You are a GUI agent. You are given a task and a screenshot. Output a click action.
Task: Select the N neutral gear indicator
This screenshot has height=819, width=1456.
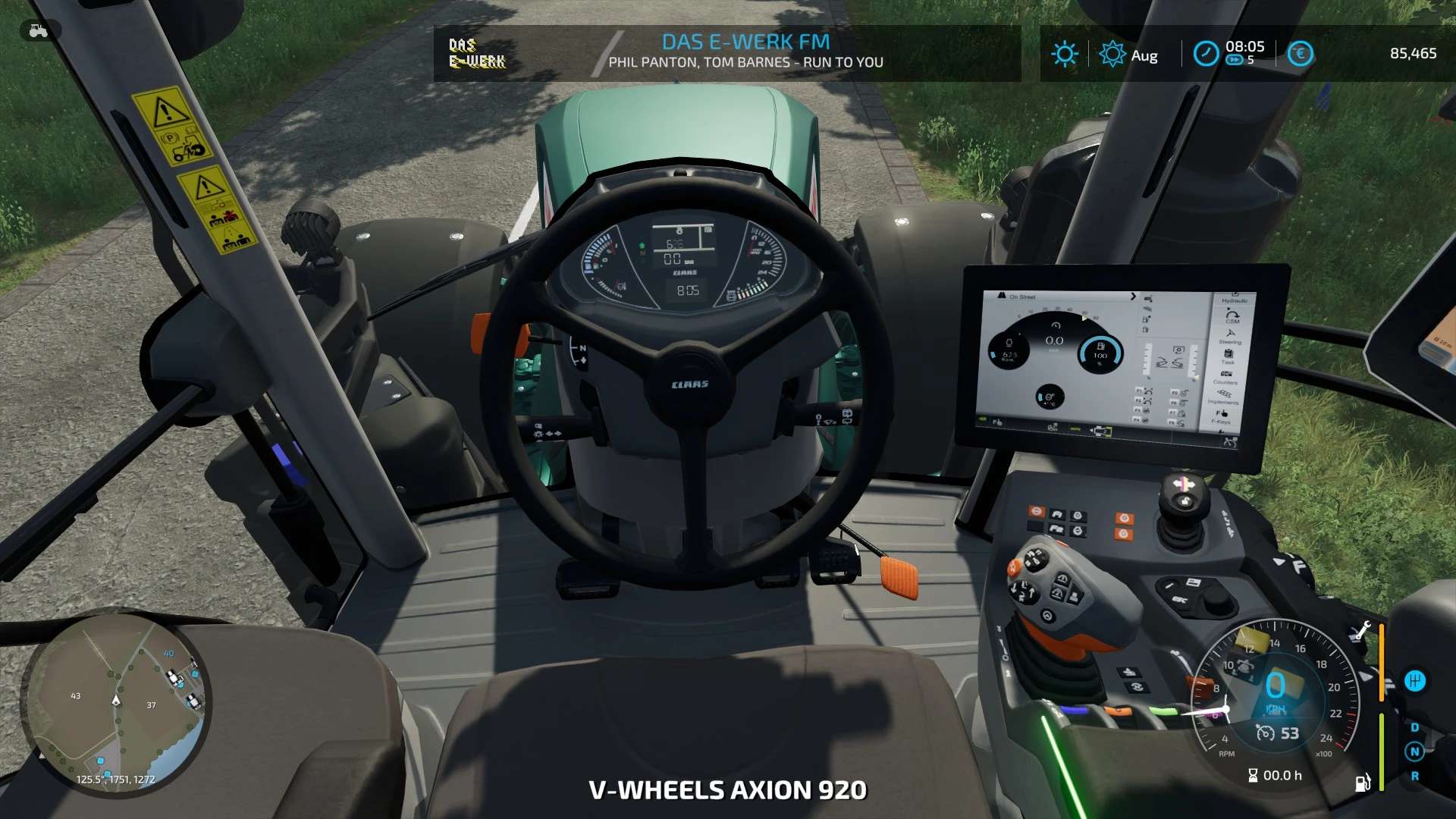click(1414, 752)
